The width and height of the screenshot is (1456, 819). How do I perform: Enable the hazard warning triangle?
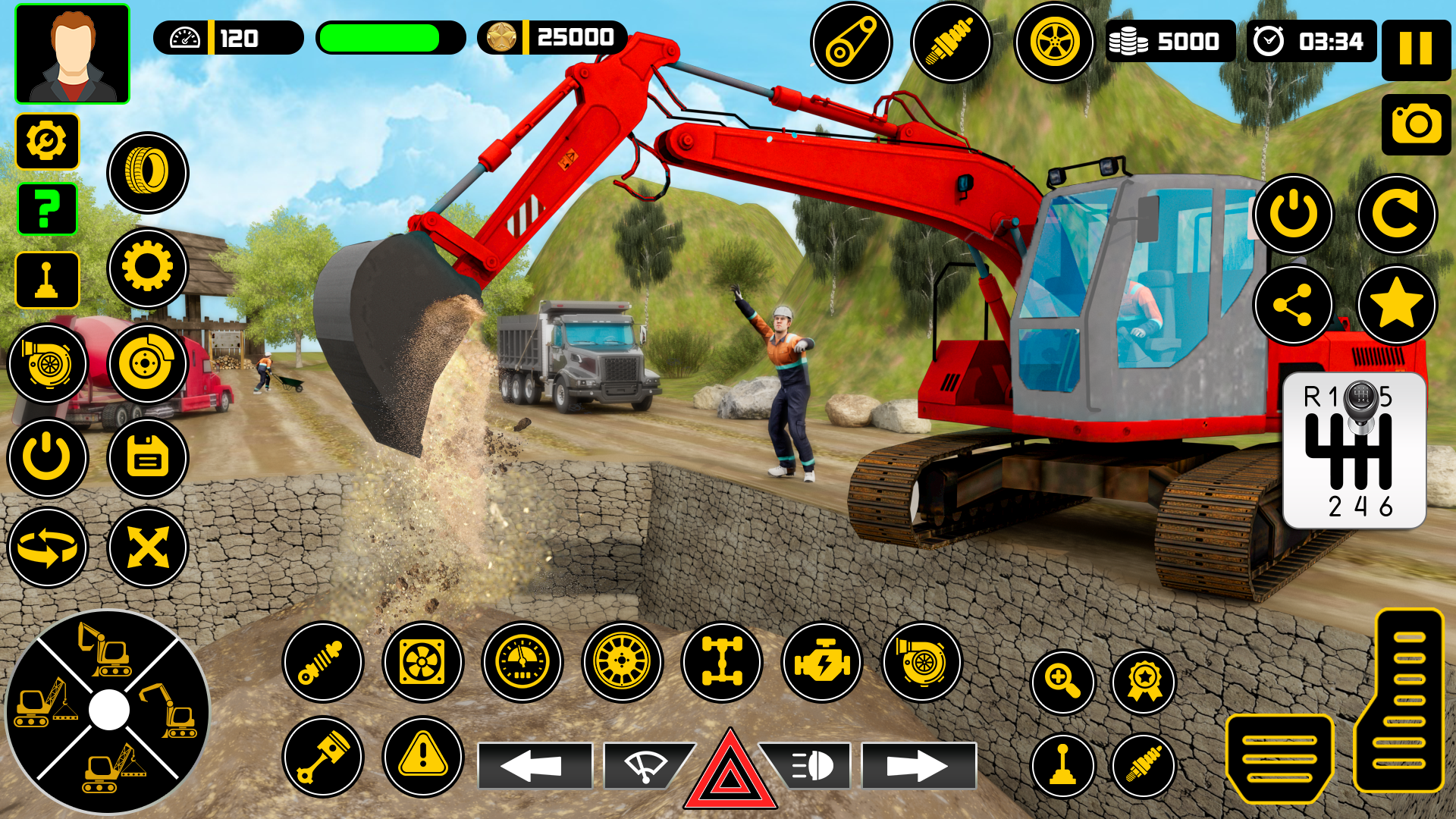730,766
